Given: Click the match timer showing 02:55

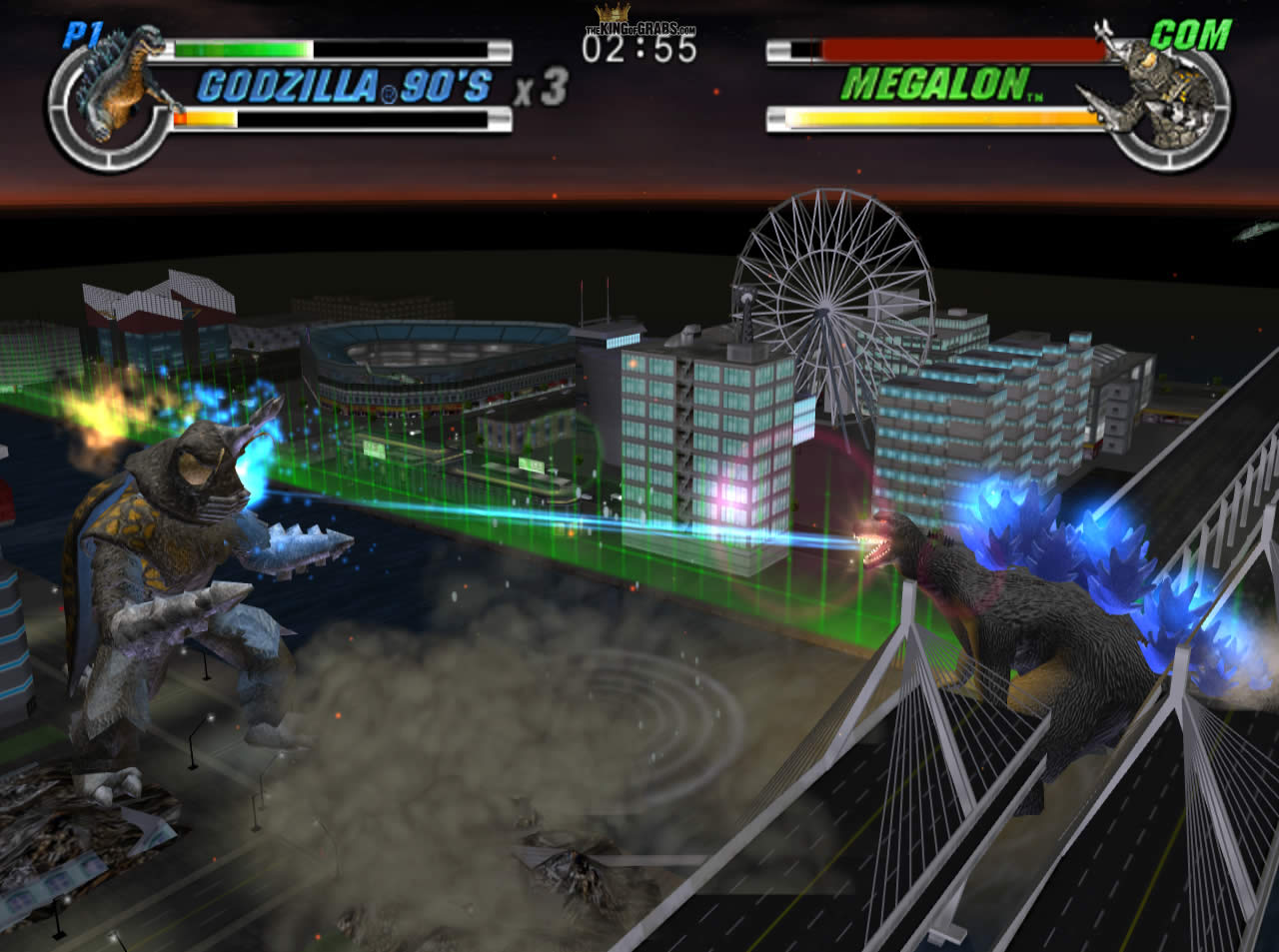Looking at the screenshot, I should tap(639, 46).
